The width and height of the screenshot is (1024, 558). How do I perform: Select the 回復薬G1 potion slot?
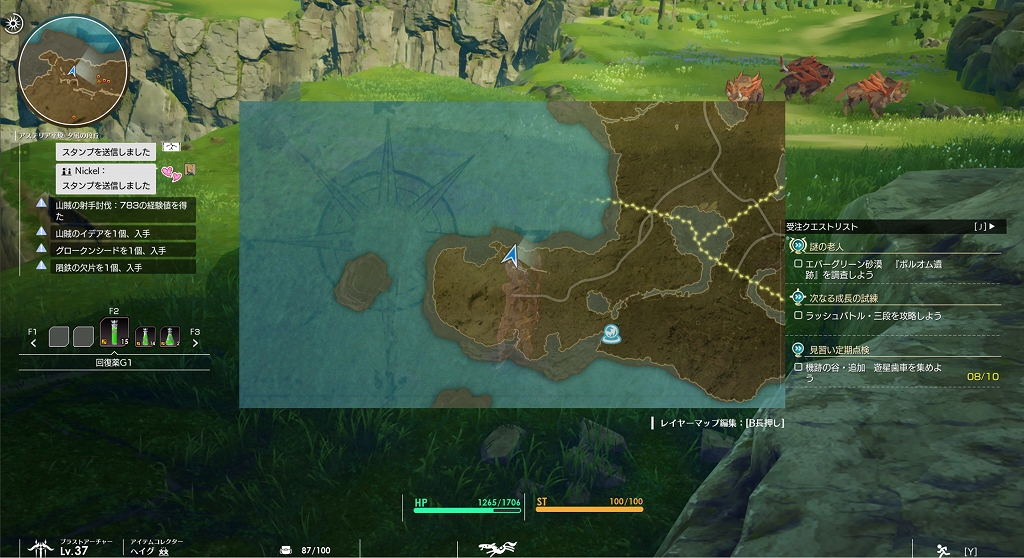pyautogui.click(x=115, y=334)
